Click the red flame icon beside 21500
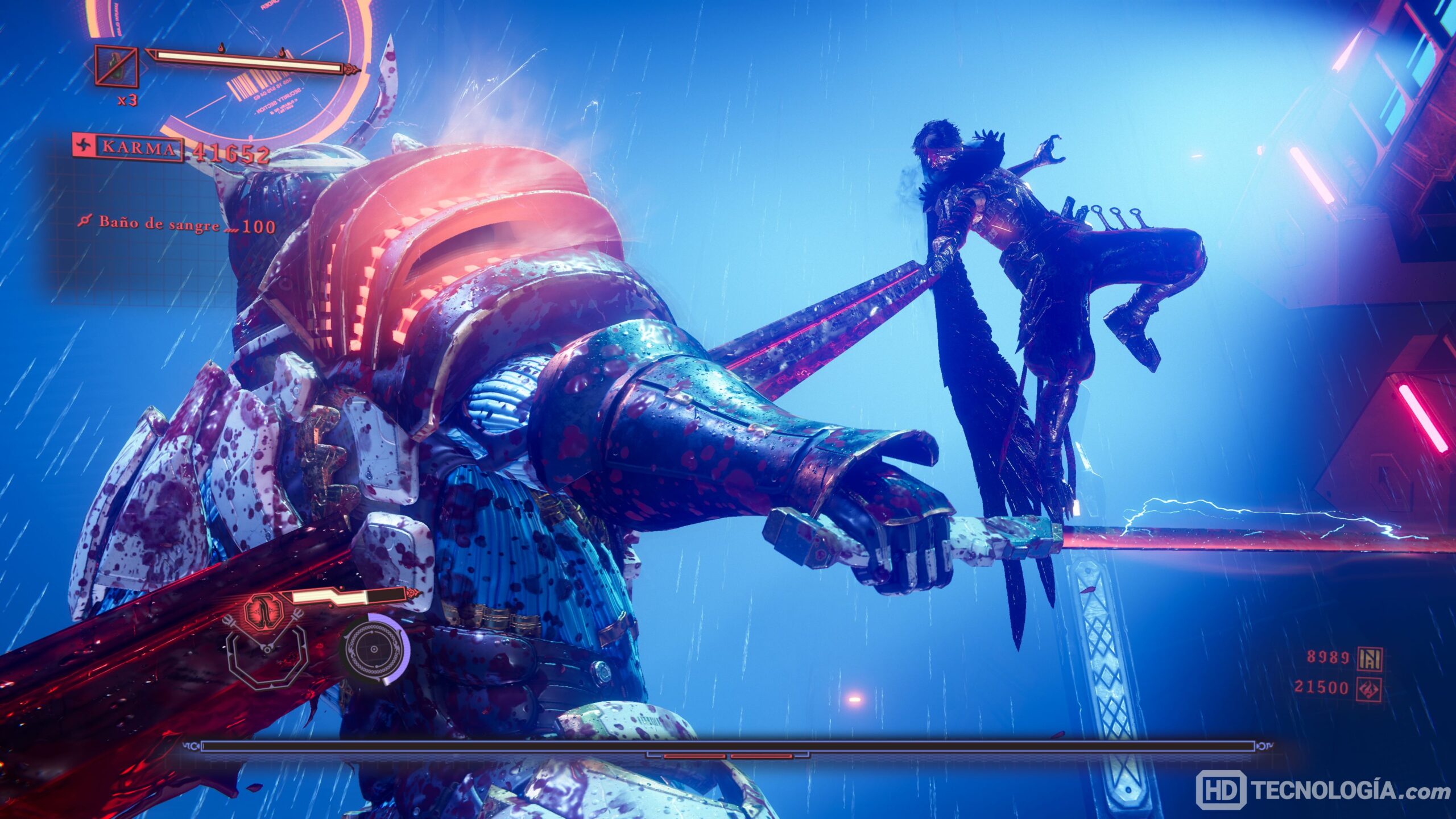Viewport: 1456px width, 819px height. (x=1368, y=687)
